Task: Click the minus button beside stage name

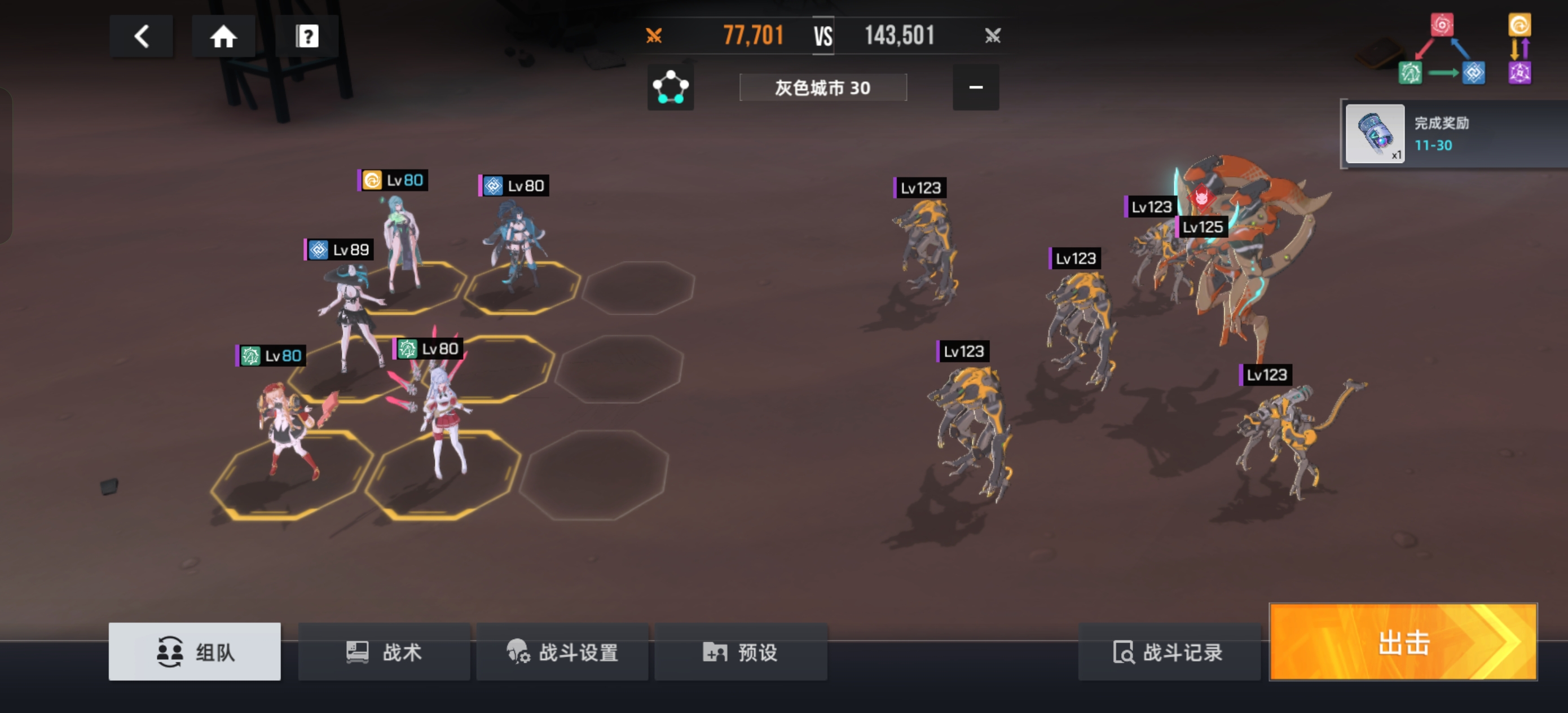Action: click(x=975, y=87)
